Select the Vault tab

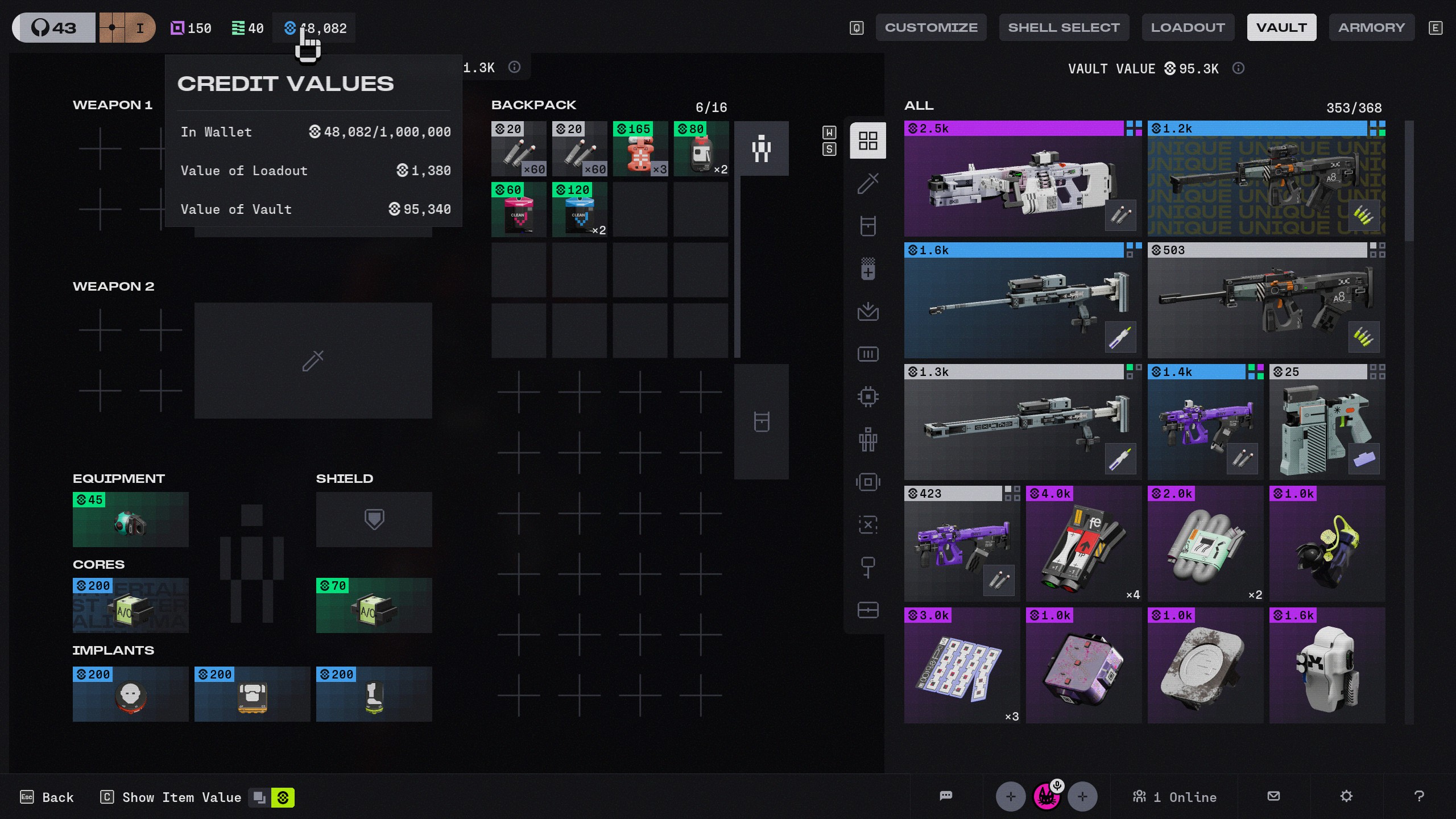1281,27
